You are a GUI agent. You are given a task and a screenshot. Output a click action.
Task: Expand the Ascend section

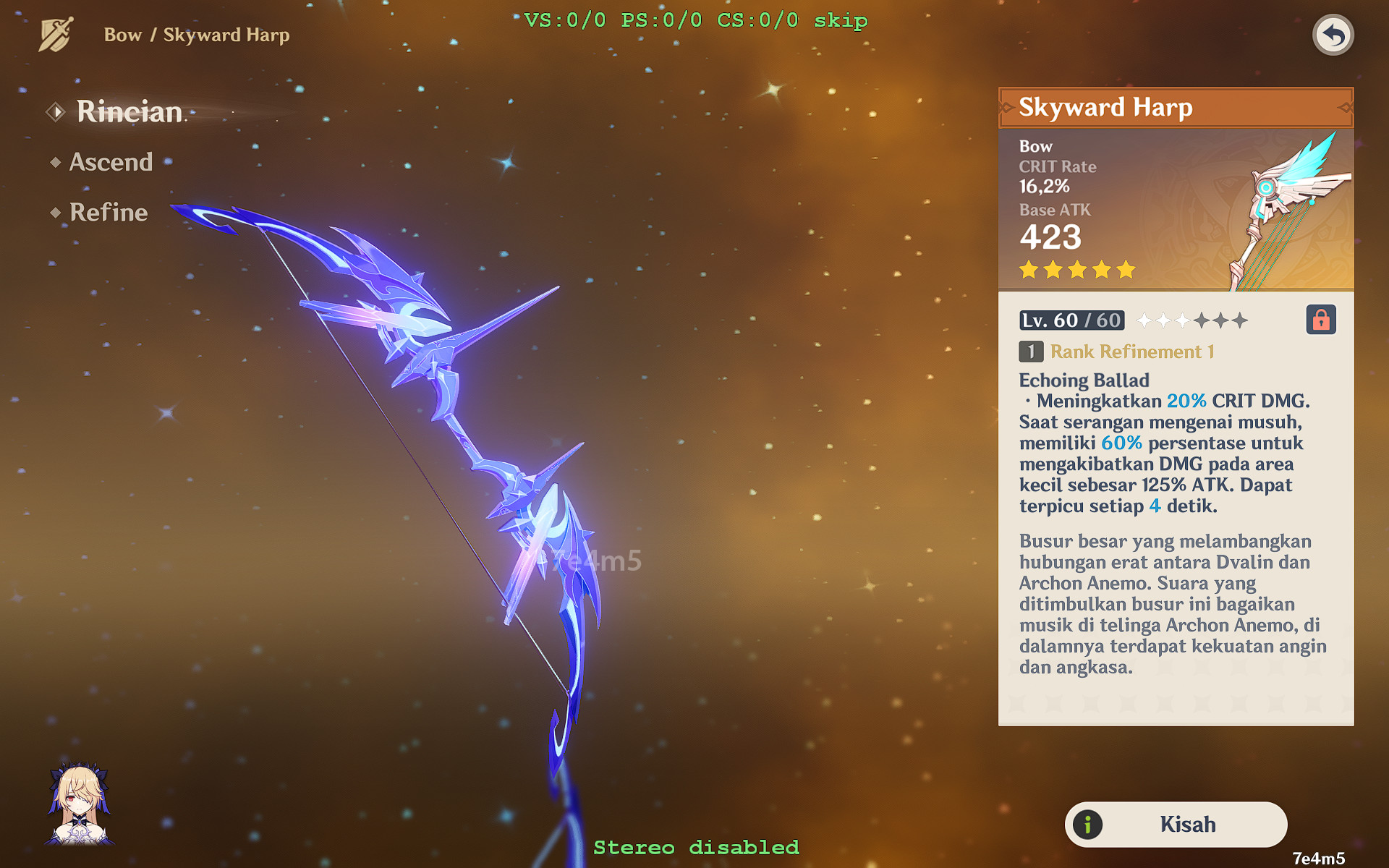(x=111, y=161)
